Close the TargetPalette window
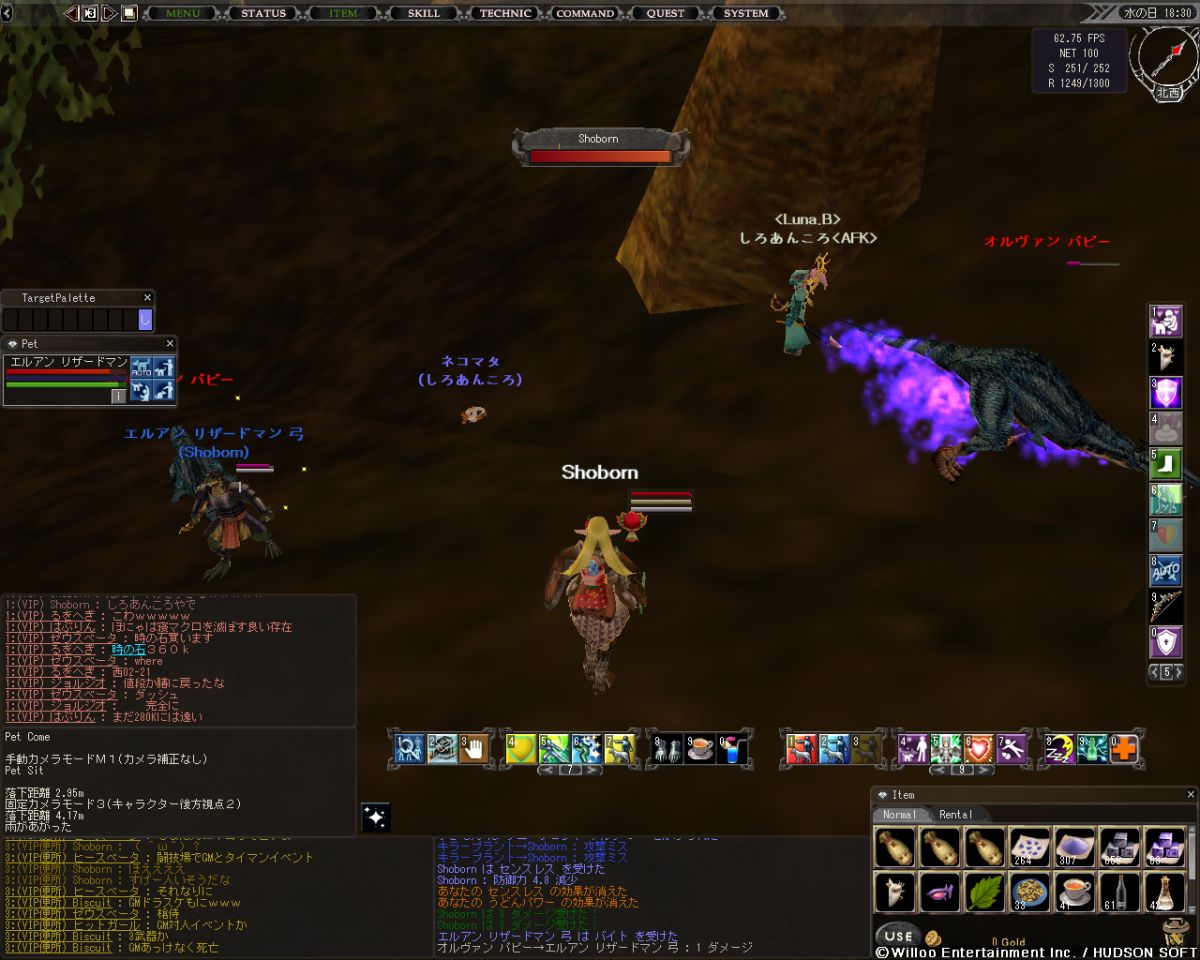Viewport: 1200px width, 960px height. (147, 297)
